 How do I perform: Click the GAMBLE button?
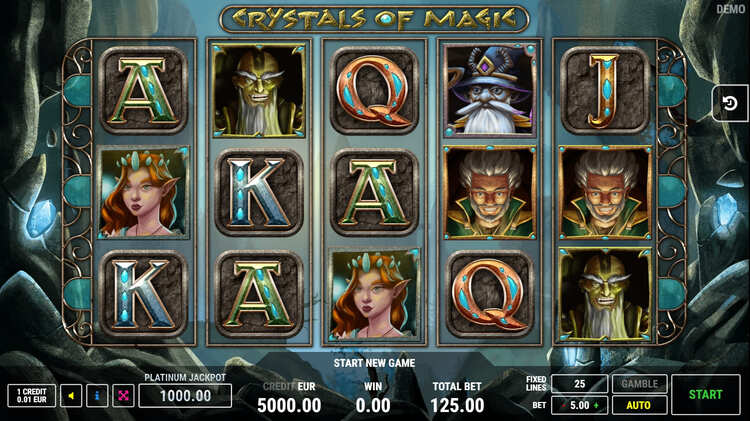[639, 384]
